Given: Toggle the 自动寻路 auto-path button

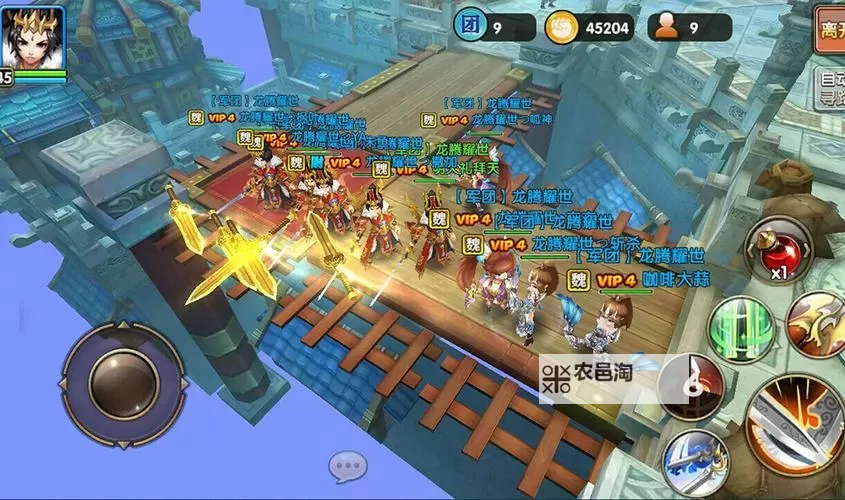Looking at the screenshot, I should pos(829,89).
